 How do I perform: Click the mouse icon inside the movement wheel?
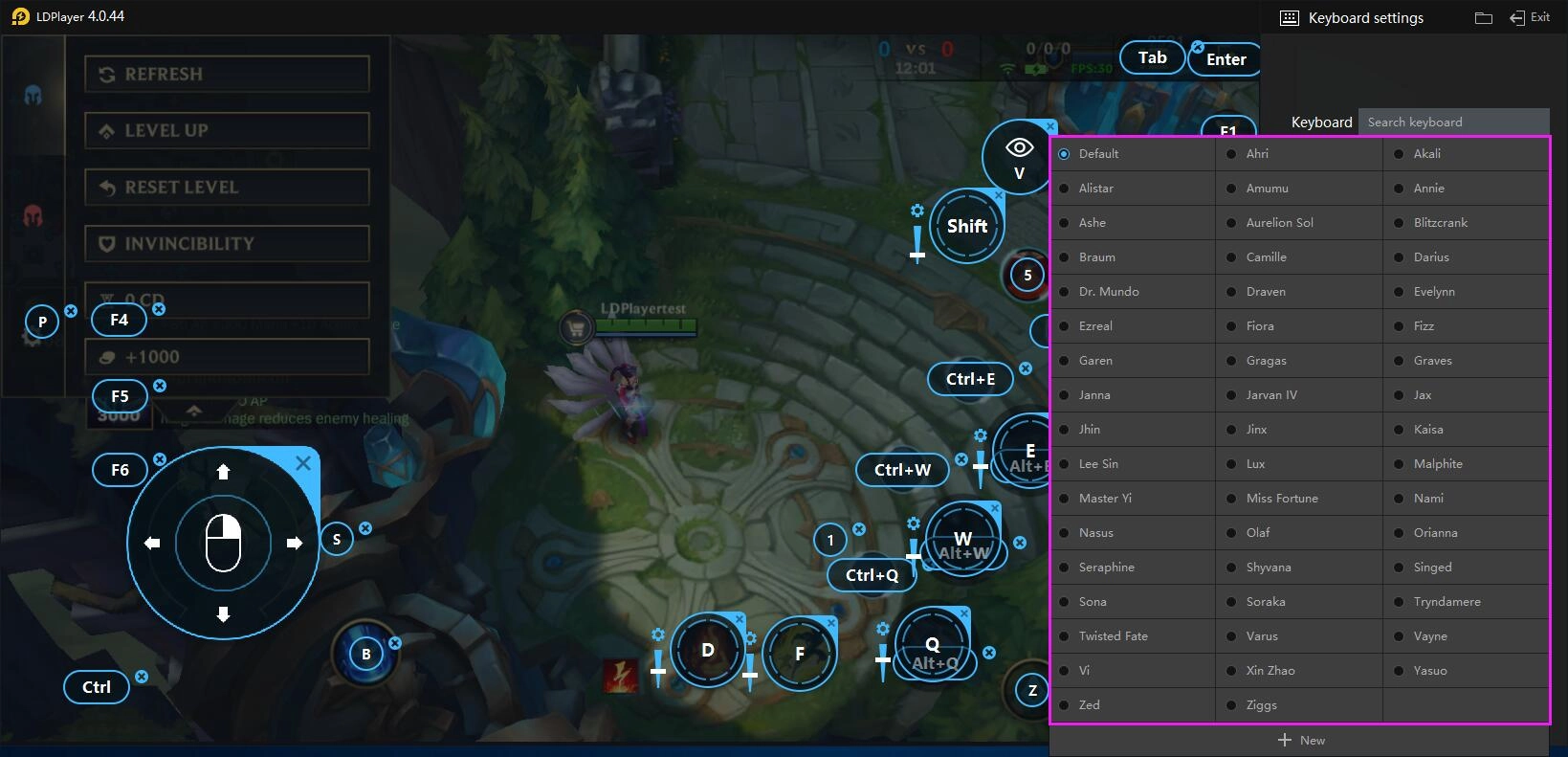click(x=222, y=543)
